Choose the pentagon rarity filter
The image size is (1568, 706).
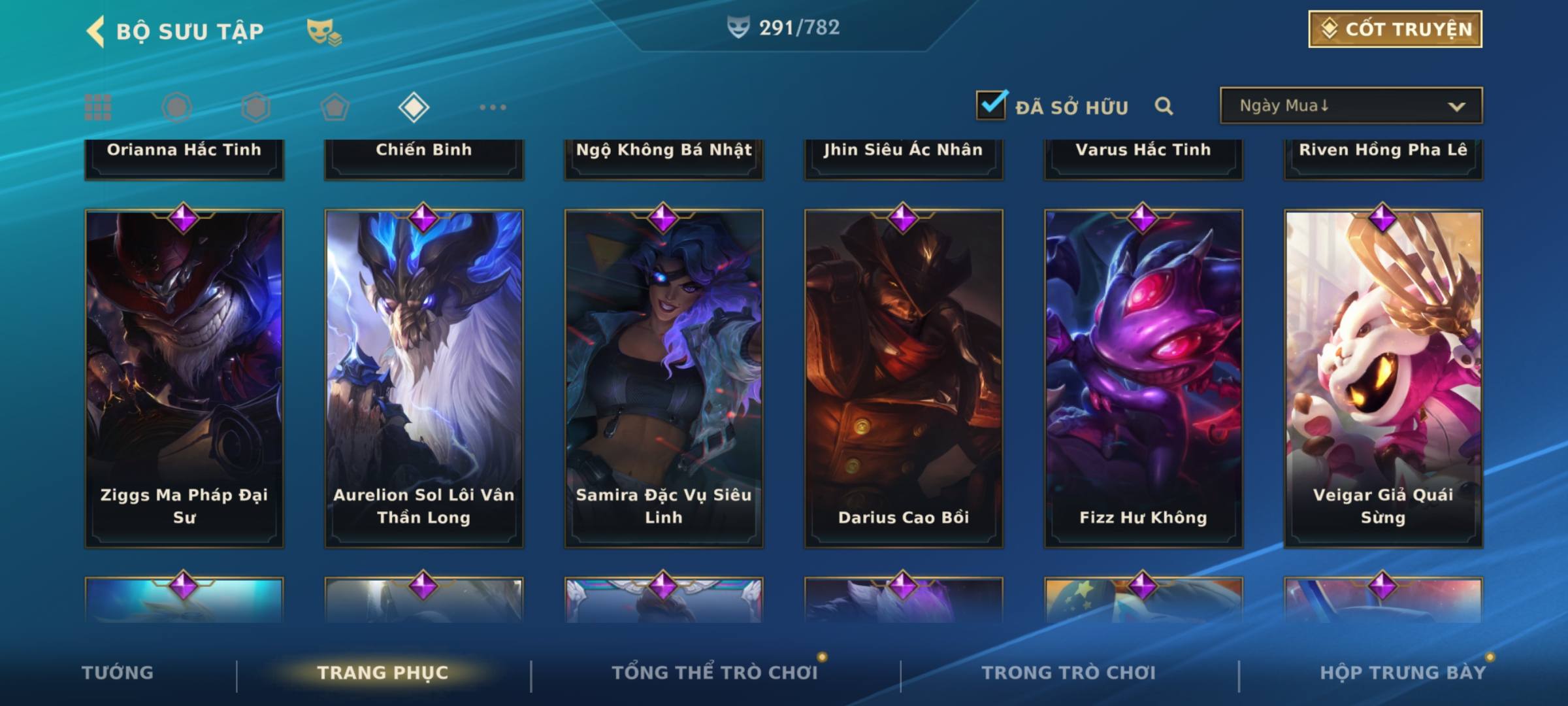[x=335, y=107]
